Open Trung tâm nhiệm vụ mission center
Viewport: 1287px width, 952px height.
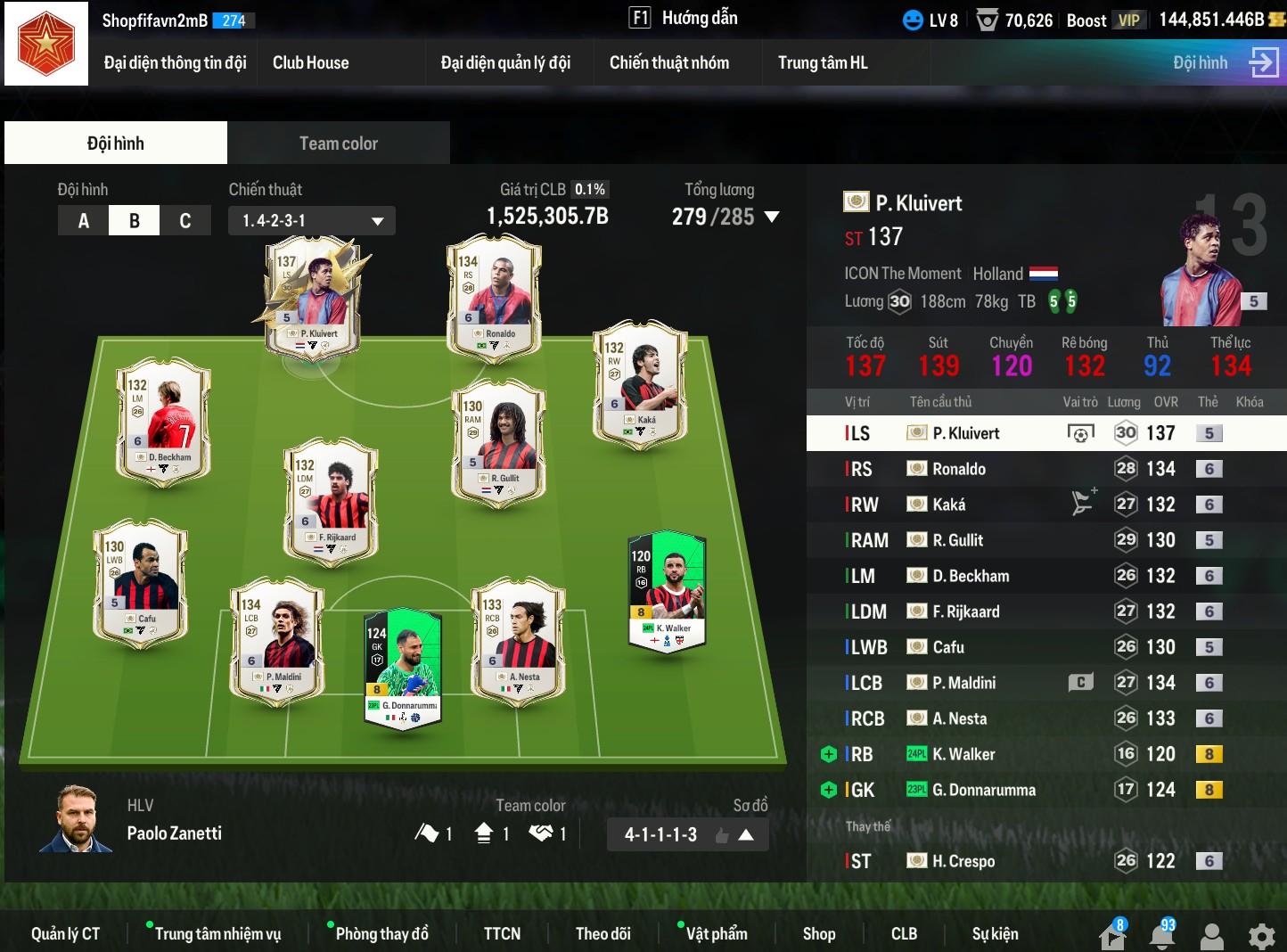pos(217,933)
